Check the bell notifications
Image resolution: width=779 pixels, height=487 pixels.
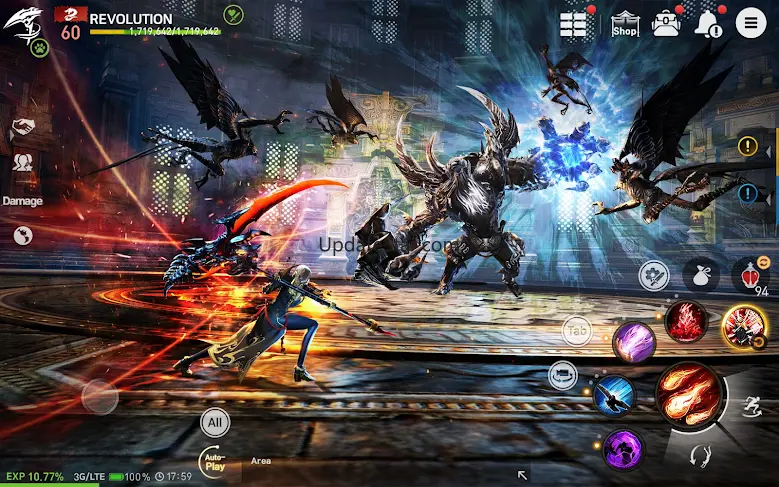708,24
